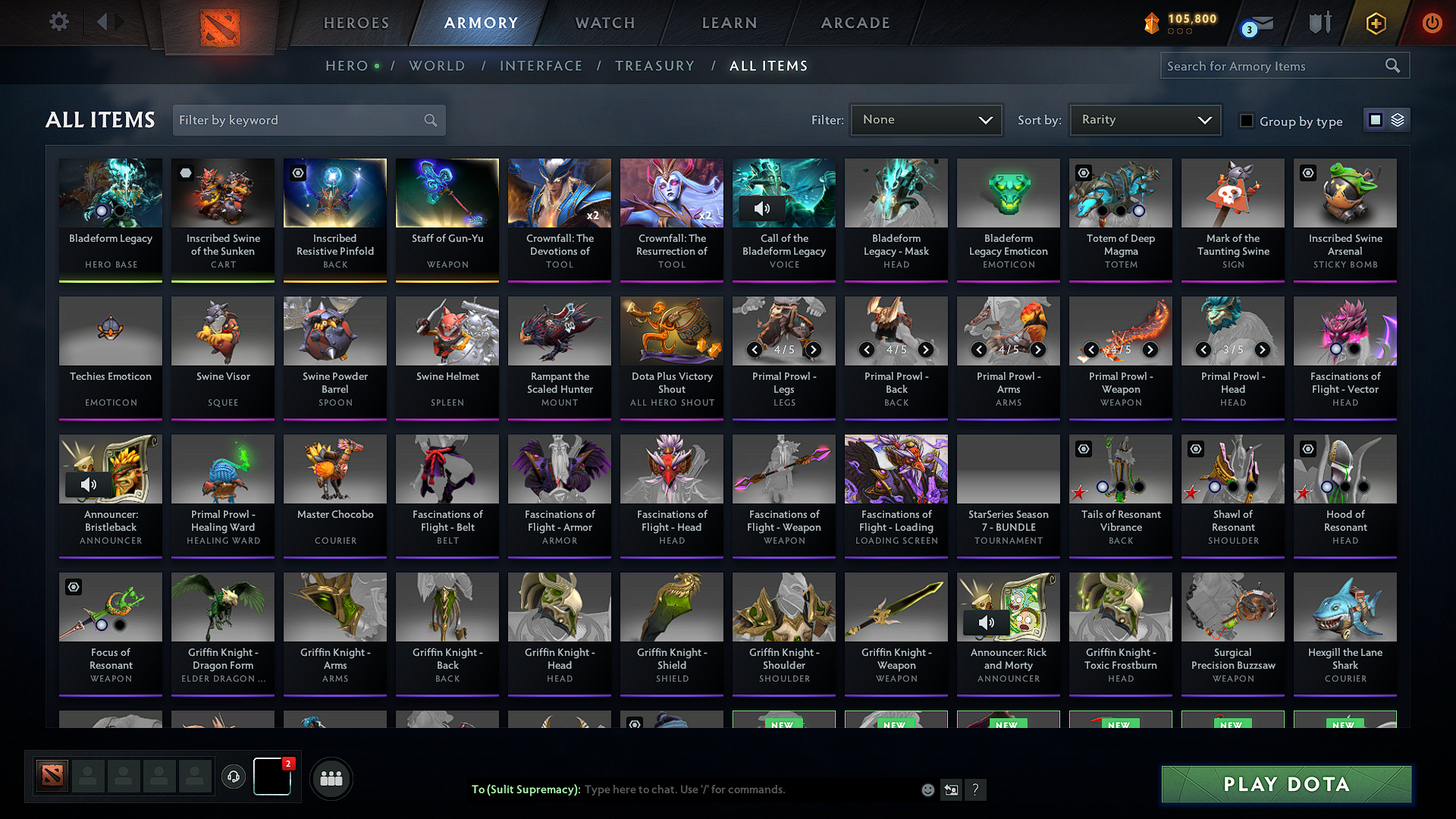Select the Hexgill the Lane Shark courier thumbnail
Image resolution: width=1456 pixels, height=819 pixels.
[x=1345, y=607]
